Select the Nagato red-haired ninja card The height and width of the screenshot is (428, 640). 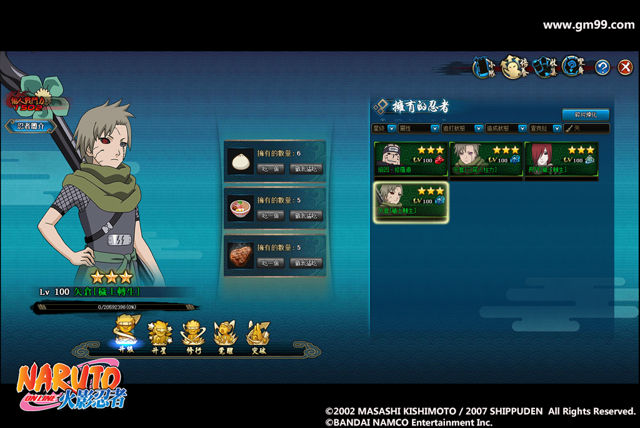(559, 159)
